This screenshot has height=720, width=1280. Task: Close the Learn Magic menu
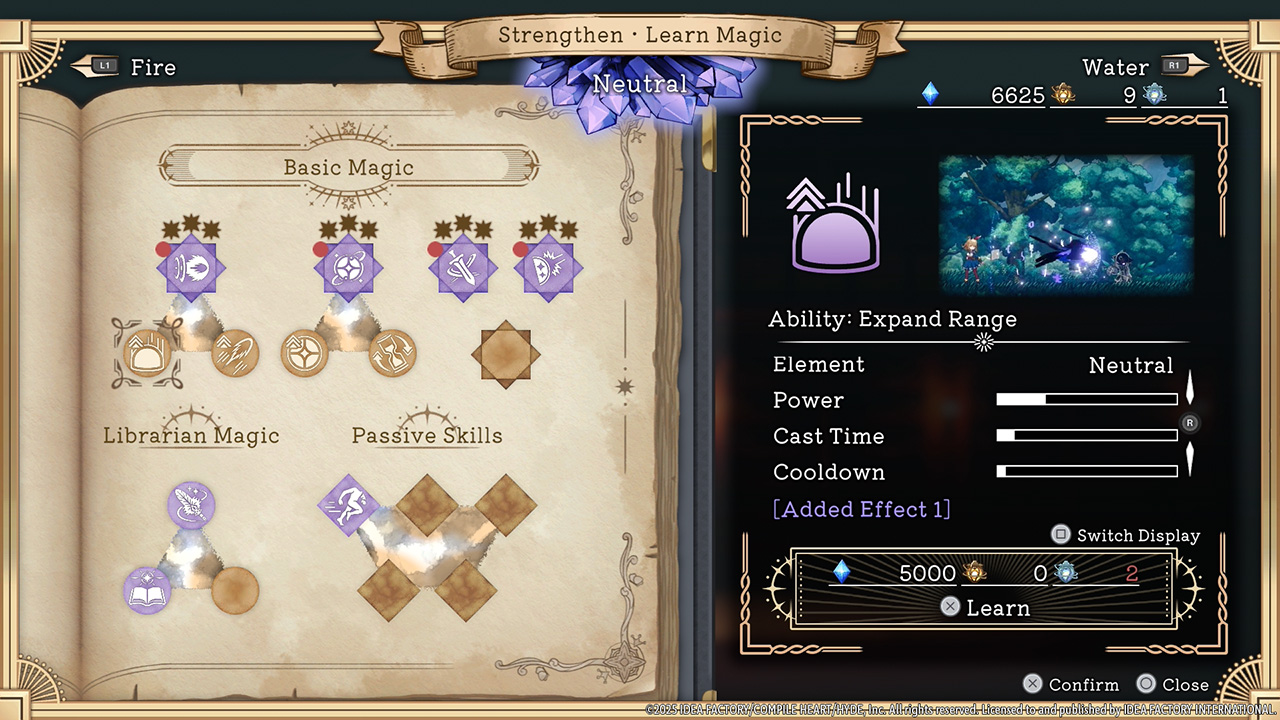[x=1174, y=685]
